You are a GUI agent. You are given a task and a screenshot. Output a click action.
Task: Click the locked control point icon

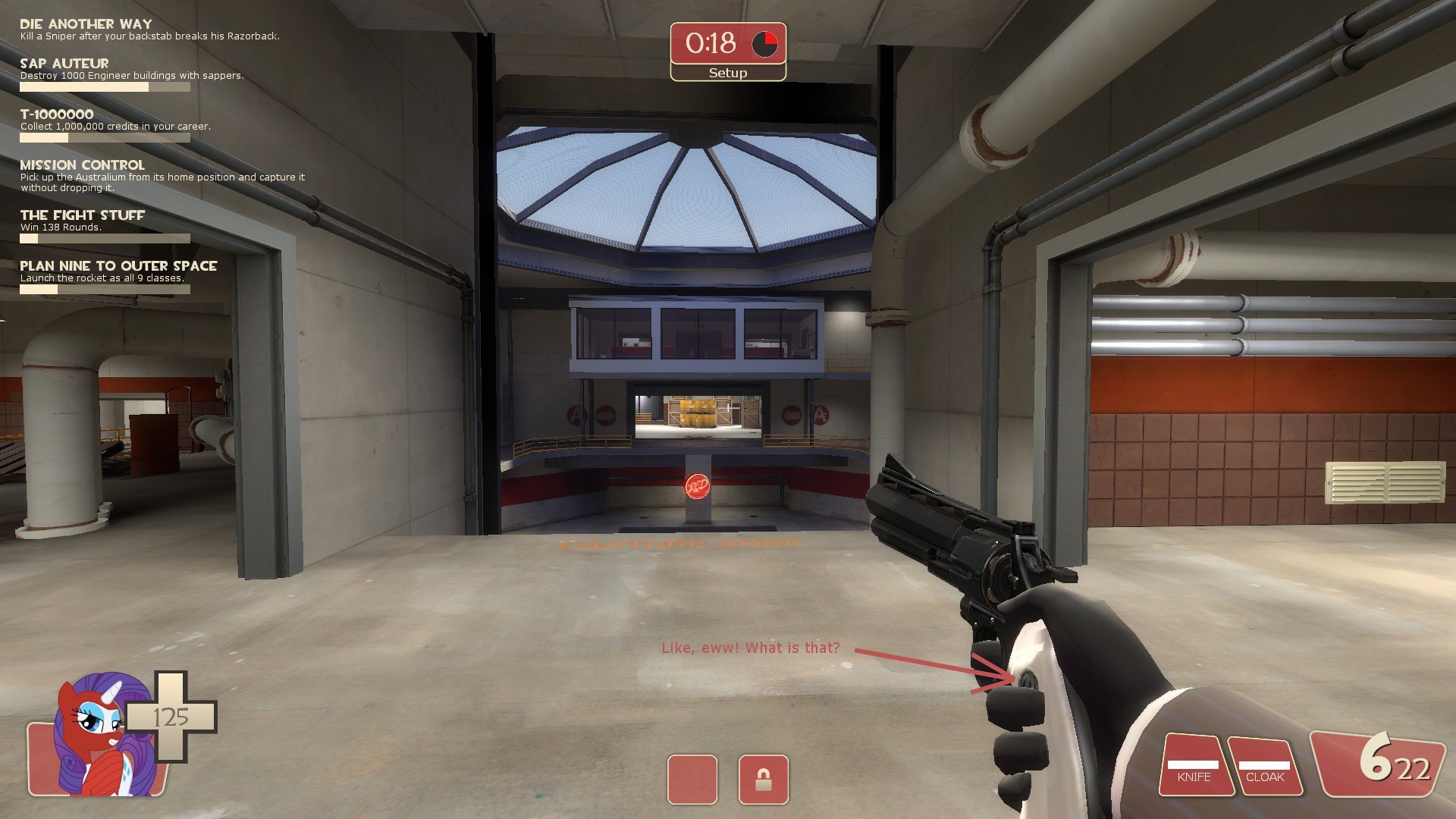tap(763, 780)
